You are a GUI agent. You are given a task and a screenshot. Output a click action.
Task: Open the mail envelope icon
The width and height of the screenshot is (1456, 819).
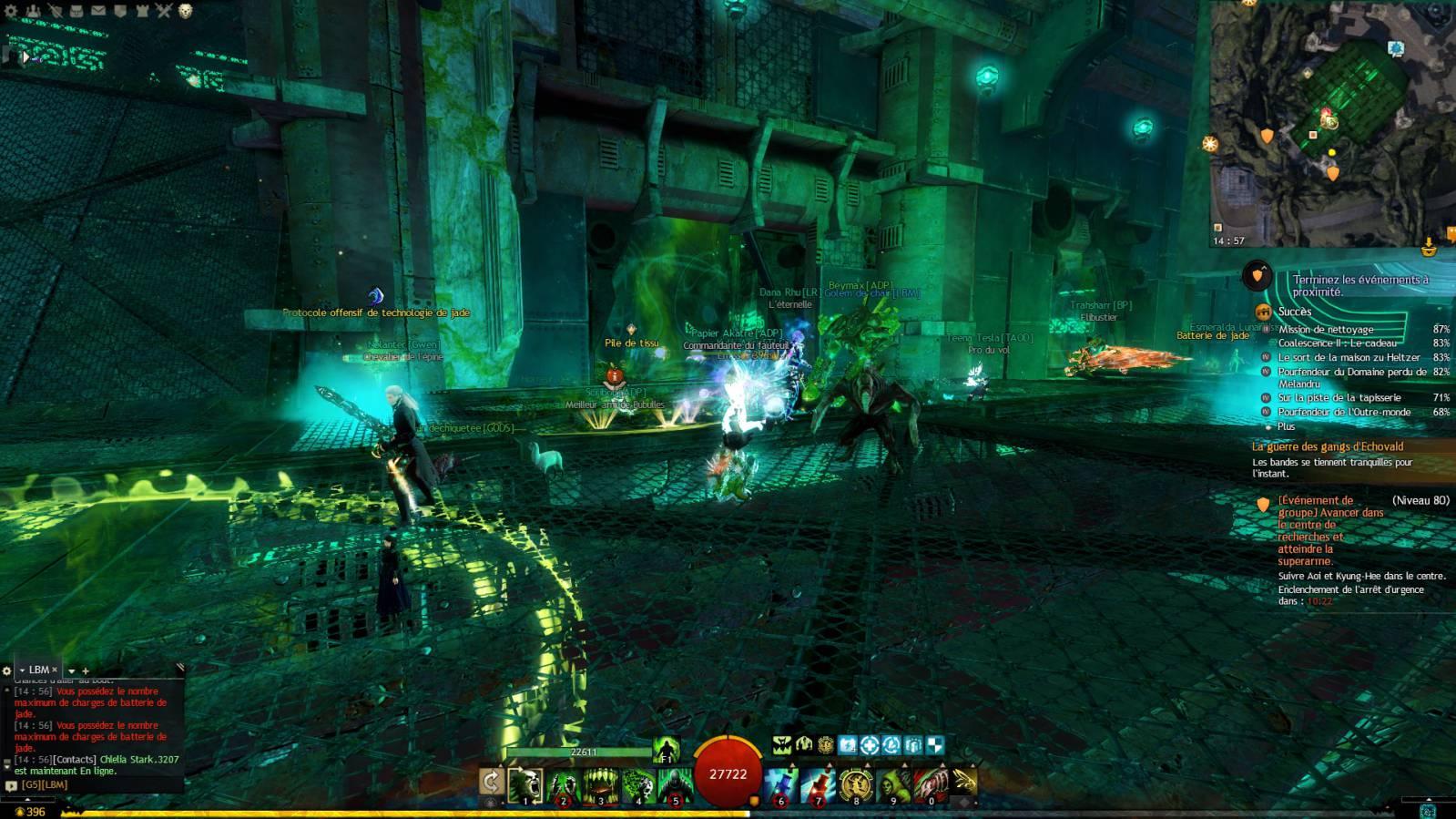(98, 11)
